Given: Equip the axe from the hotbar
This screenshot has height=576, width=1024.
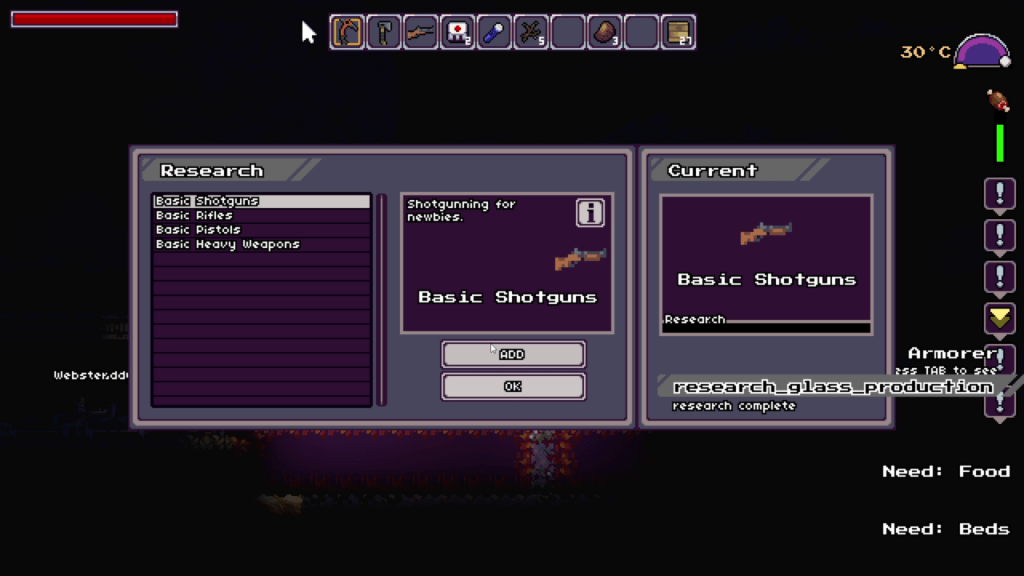Looking at the screenshot, I should [x=384, y=32].
